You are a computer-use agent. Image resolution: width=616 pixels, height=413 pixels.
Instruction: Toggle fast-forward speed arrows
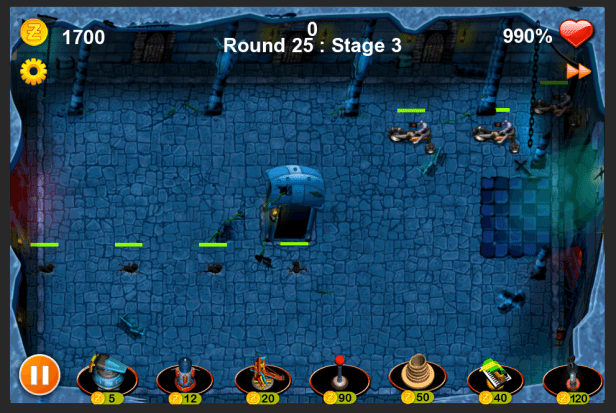578,72
